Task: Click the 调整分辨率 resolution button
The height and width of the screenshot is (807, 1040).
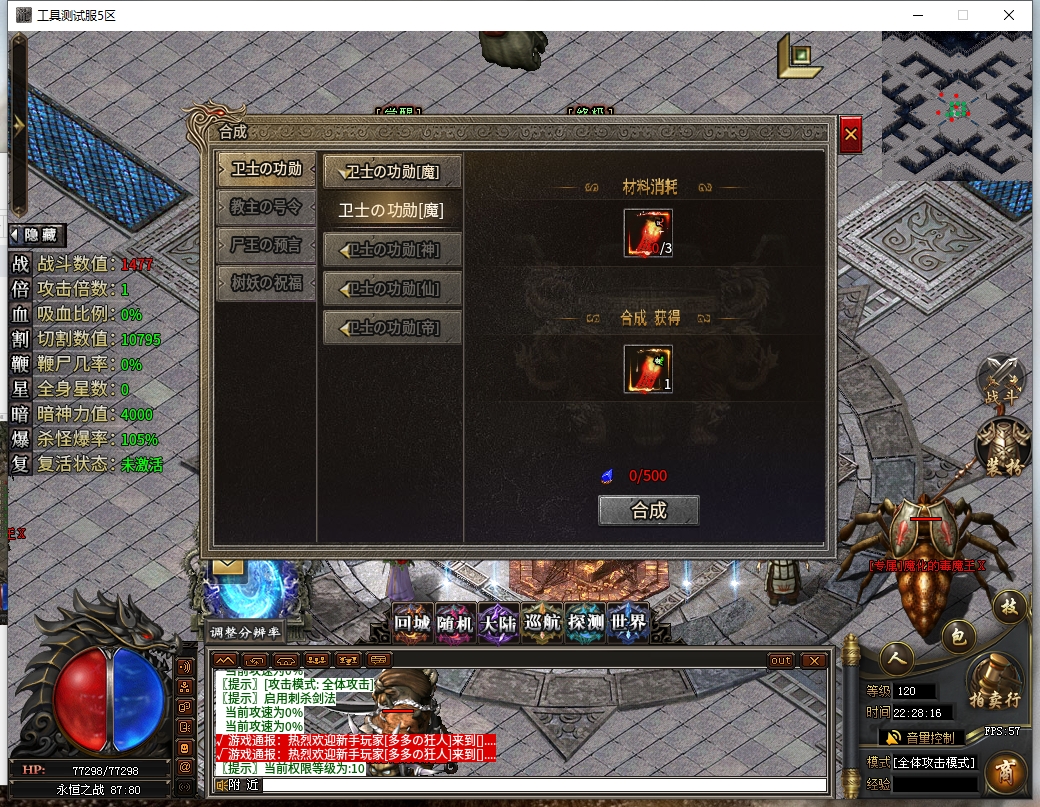Action: click(245, 632)
